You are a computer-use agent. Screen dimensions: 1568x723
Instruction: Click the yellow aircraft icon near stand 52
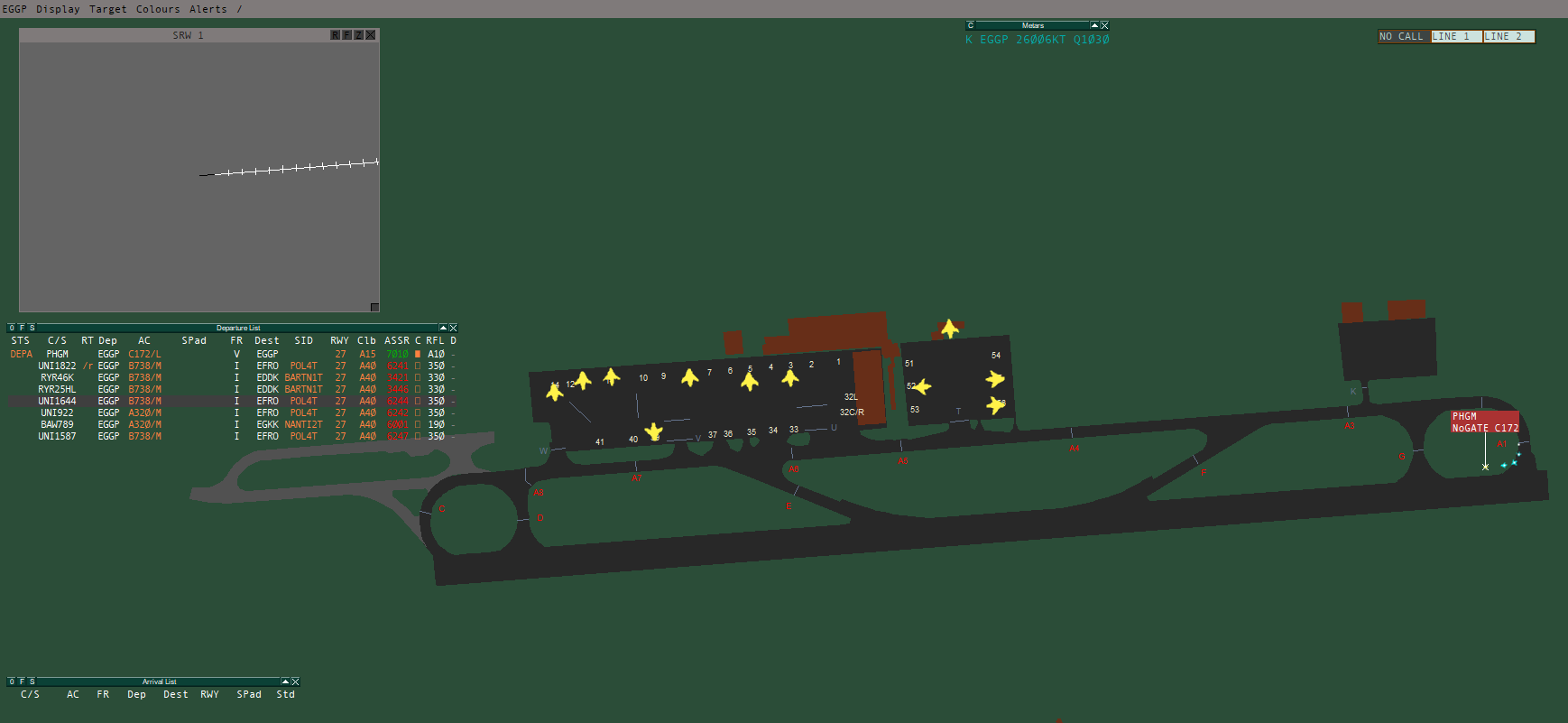tap(922, 386)
